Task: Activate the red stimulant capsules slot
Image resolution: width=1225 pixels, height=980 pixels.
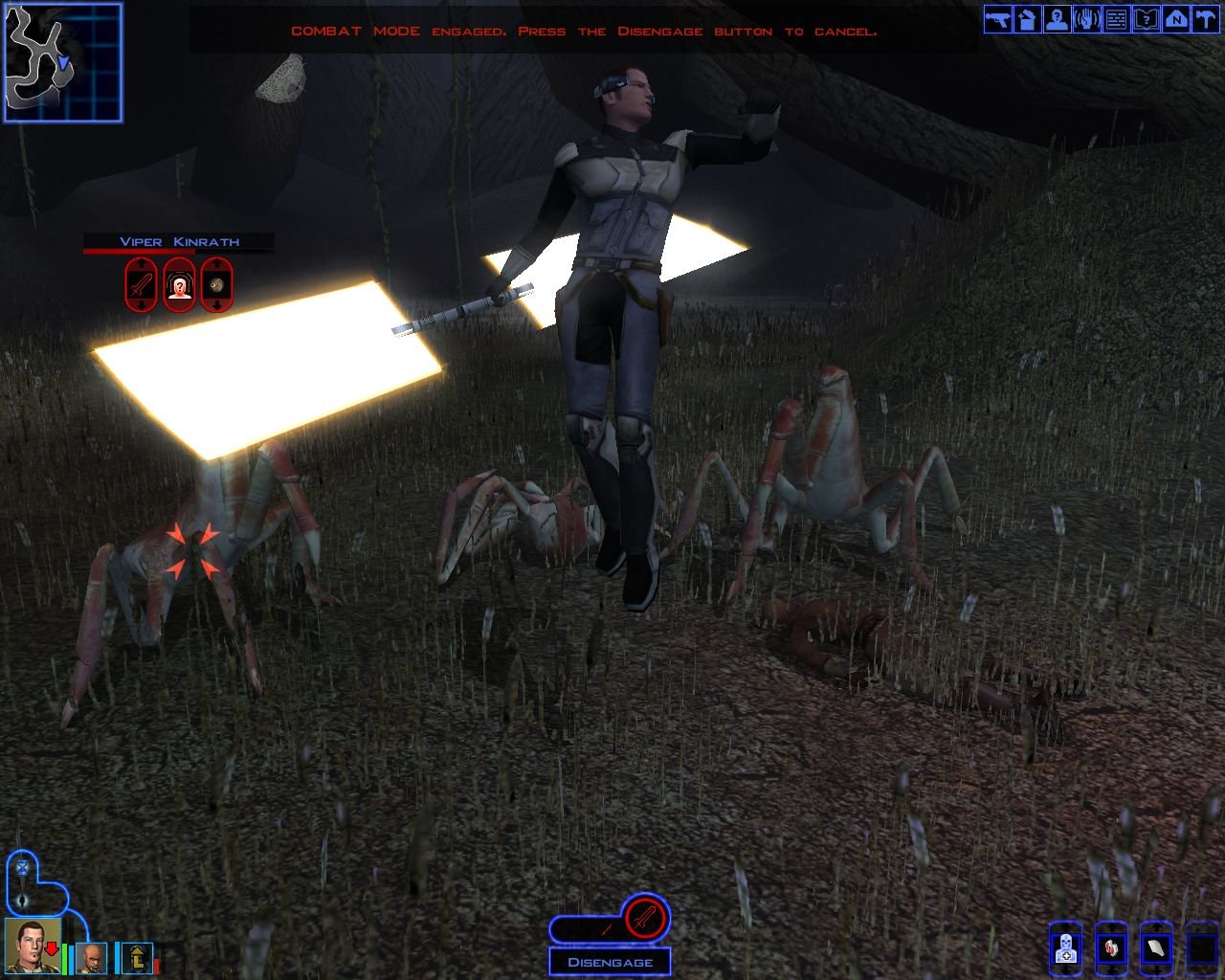Action: [x=1110, y=949]
